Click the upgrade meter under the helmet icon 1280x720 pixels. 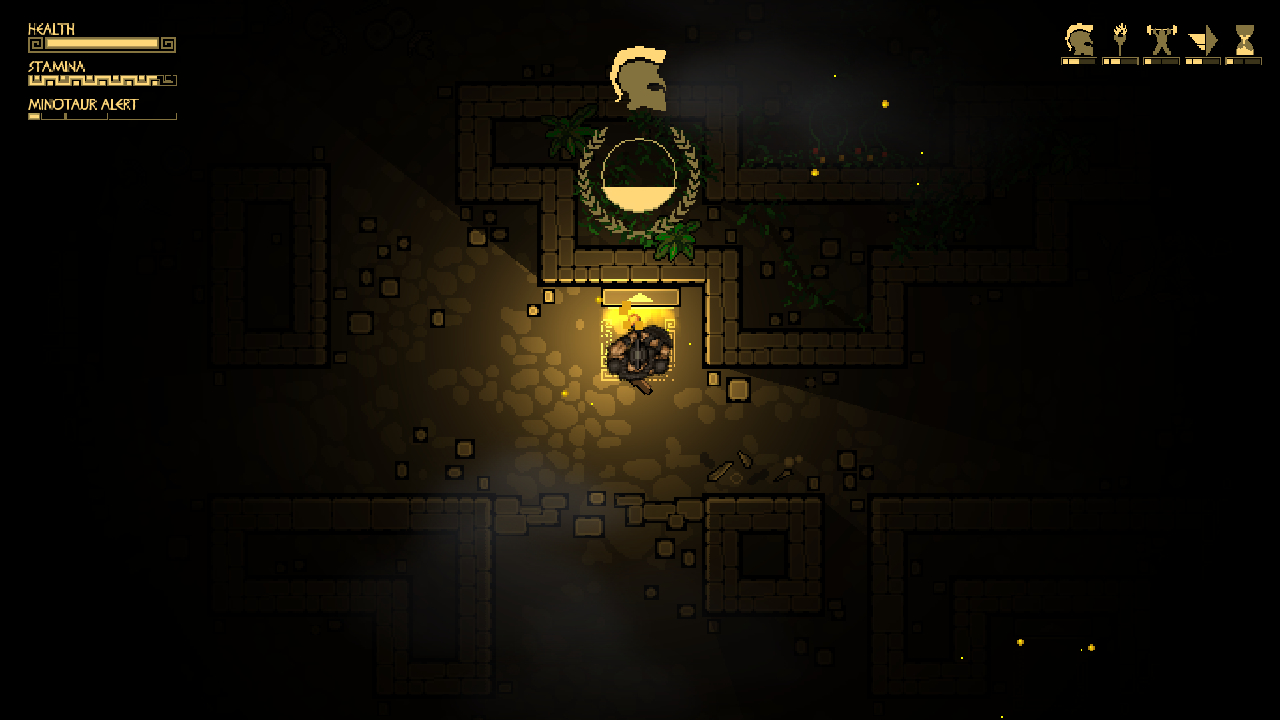point(1077,60)
